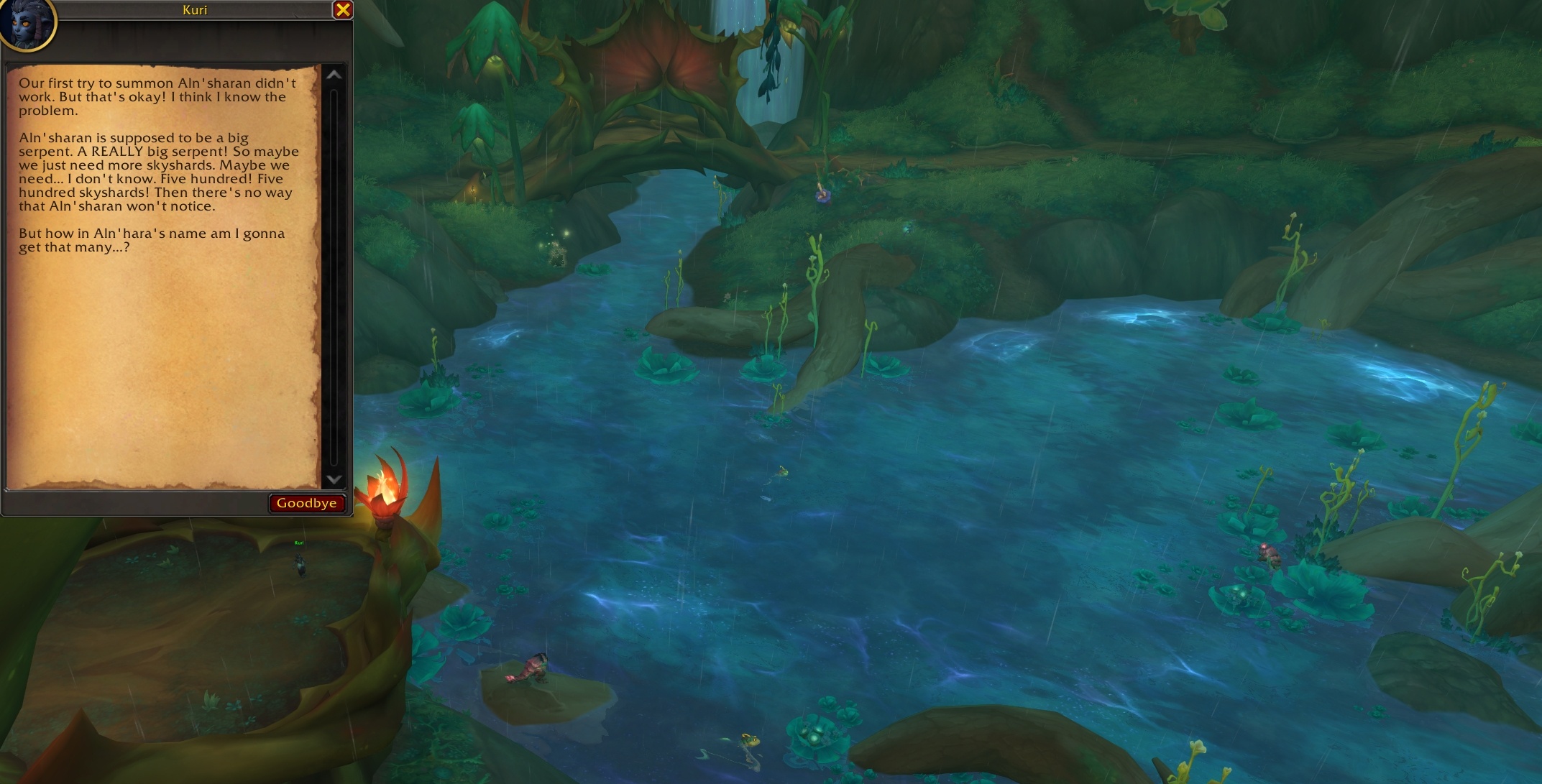Screen dimensions: 1542x784
Task: Click the red X to dismiss Kuri's dialog
Action: coord(344,10)
